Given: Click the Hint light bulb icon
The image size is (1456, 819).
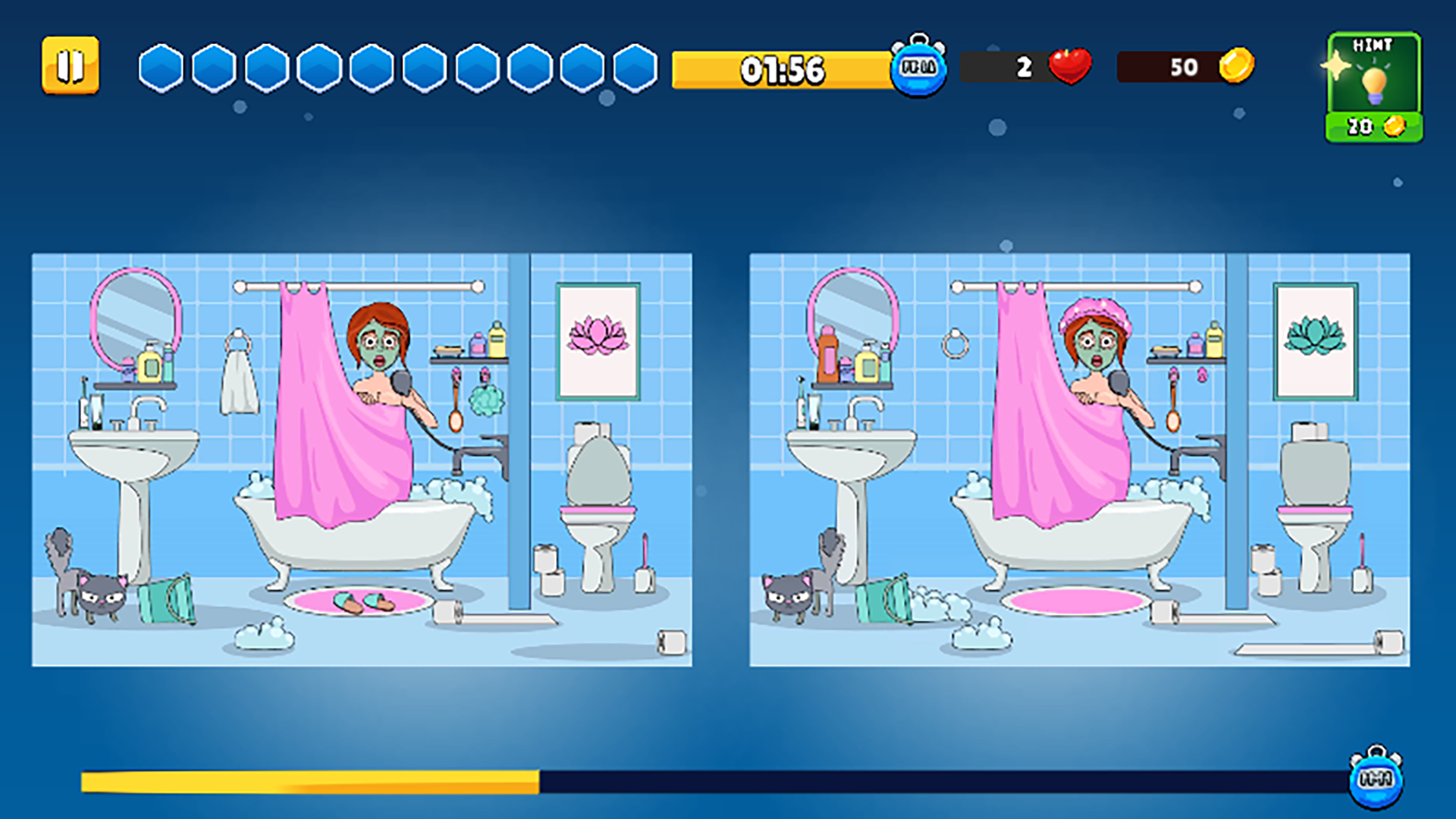Looking at the screenshot, I should click(x=1374, y=82).
